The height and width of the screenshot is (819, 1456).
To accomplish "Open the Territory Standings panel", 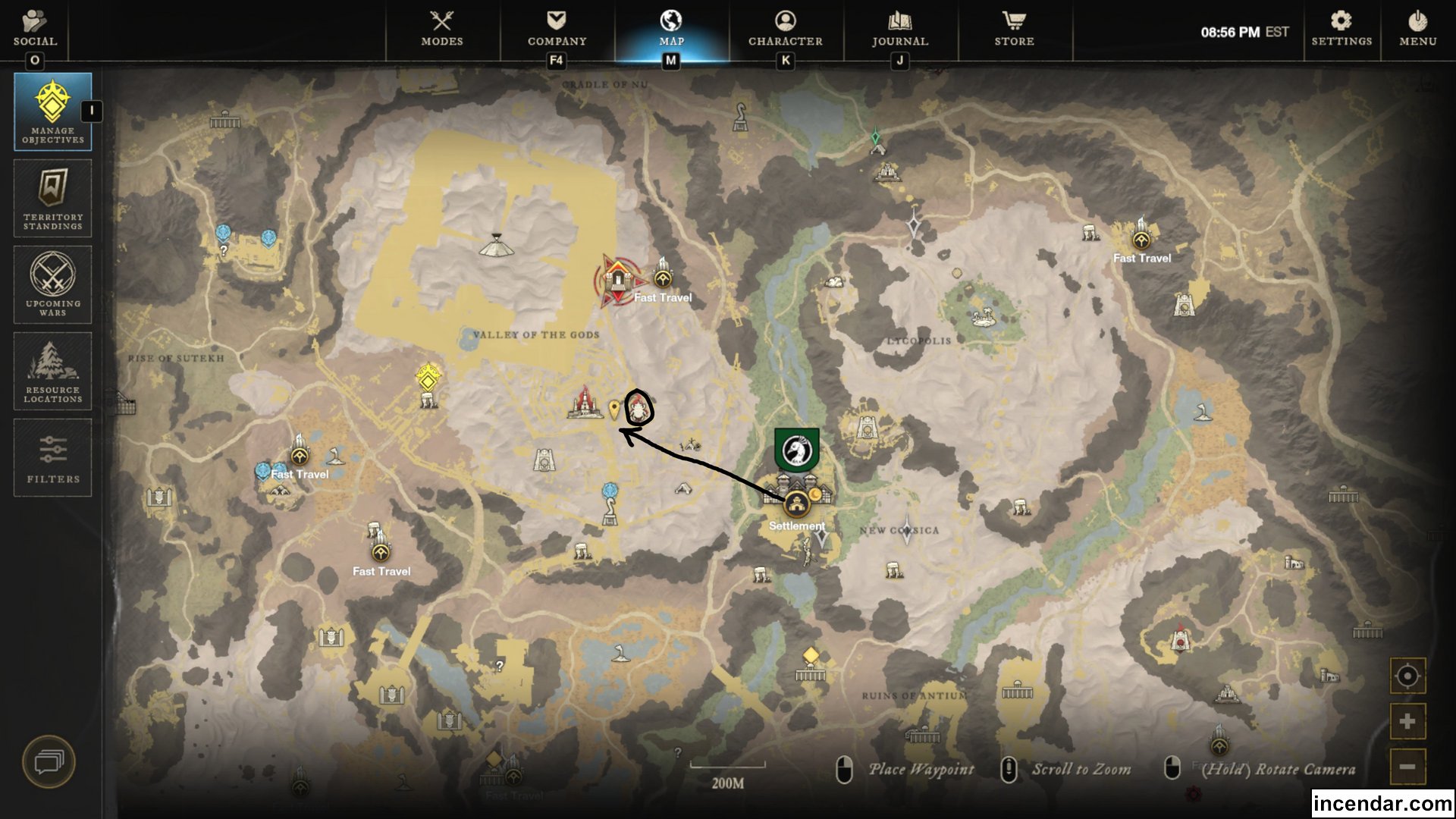I will [52, 198].
